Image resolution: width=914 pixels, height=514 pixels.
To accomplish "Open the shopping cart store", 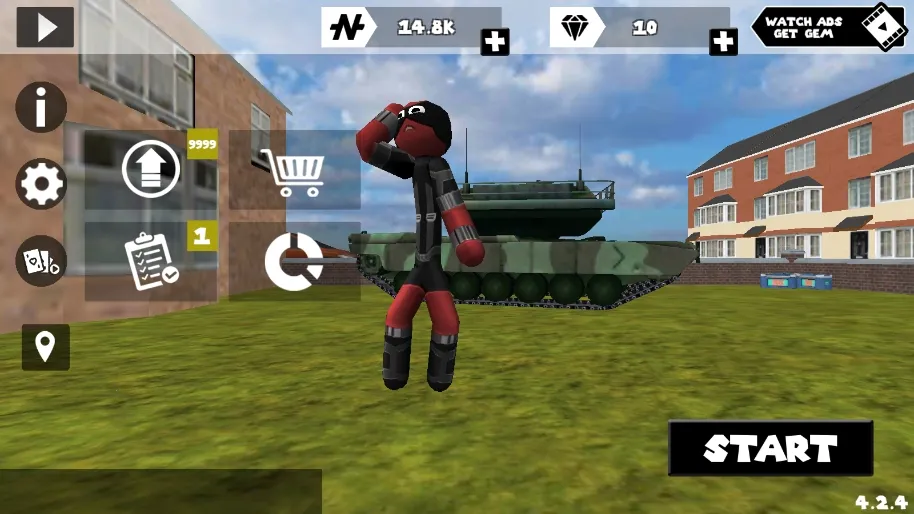I will pyautogui.click(x=293, y=172).
